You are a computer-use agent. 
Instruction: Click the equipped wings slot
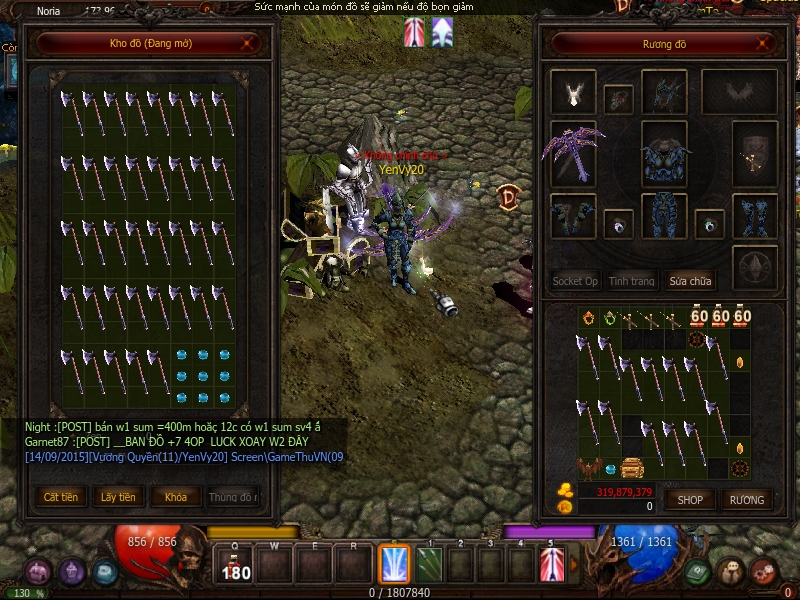[739, 92]
